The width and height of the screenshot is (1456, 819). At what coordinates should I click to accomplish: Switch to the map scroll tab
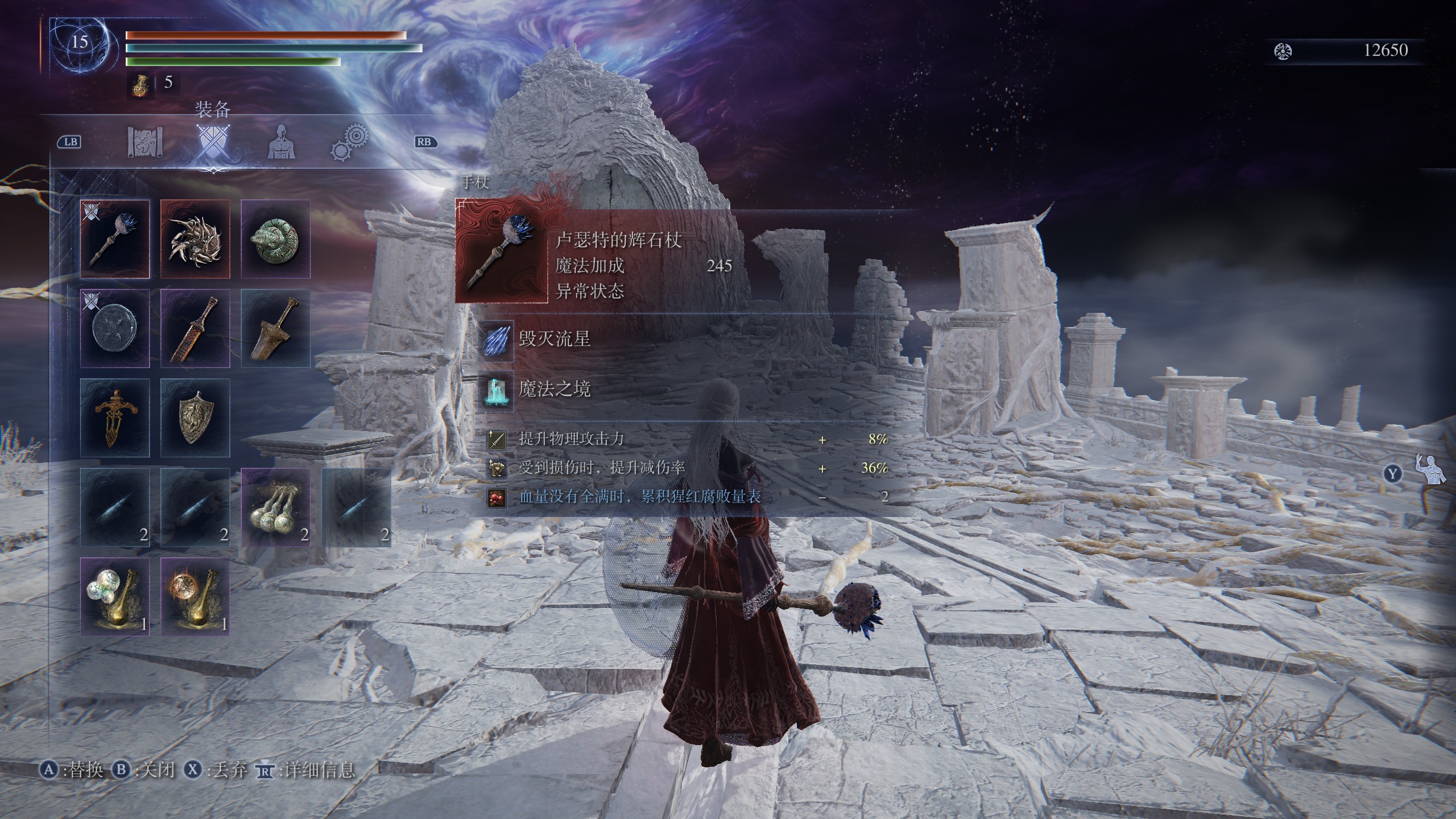[x=145, y=142]
